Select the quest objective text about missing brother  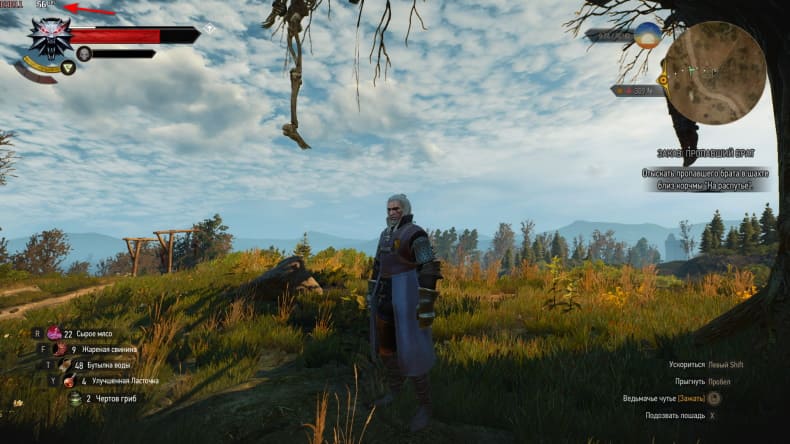point(706,179)
